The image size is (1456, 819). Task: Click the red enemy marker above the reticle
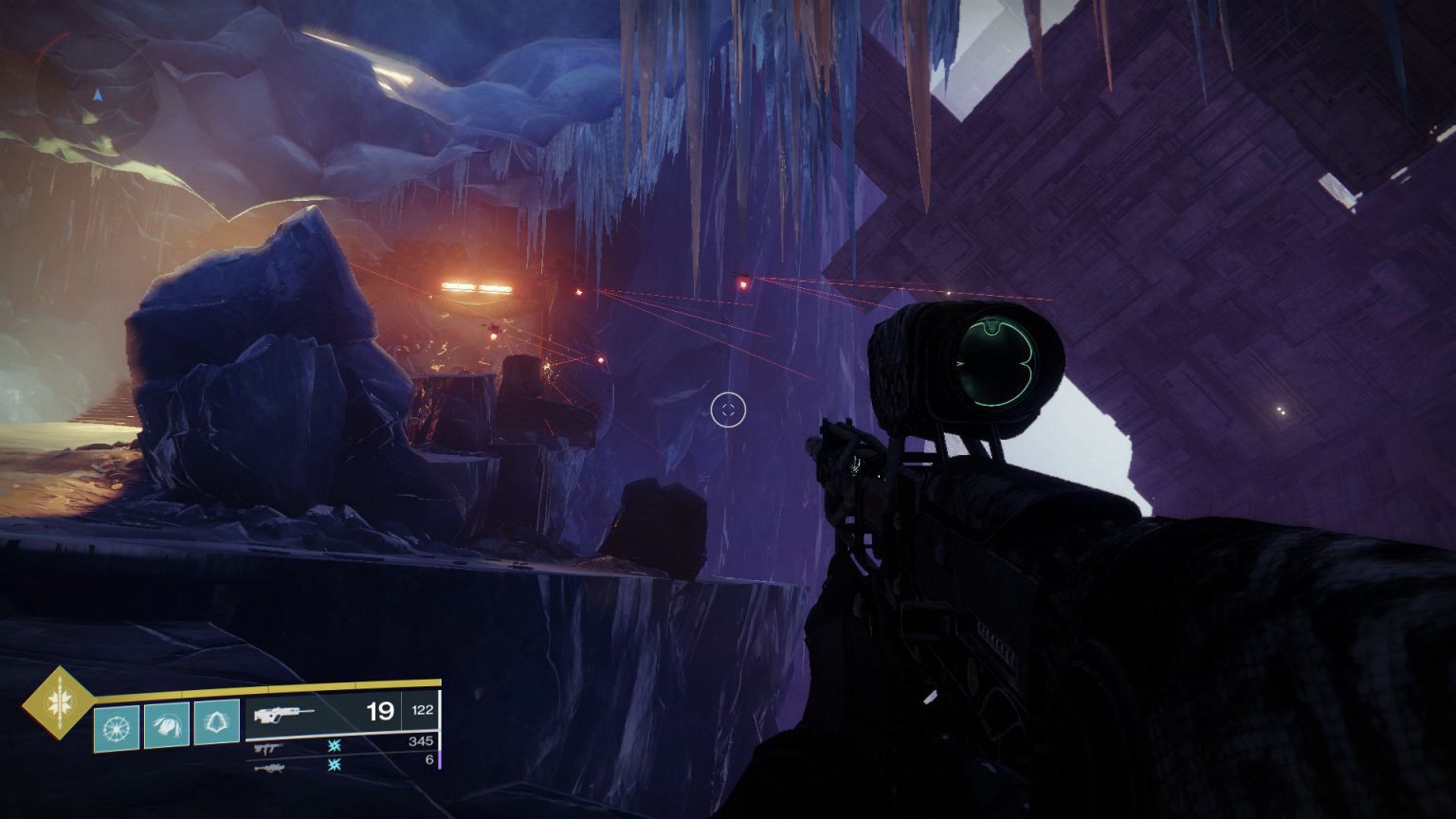pyautogui.click(x=742, y=280)
